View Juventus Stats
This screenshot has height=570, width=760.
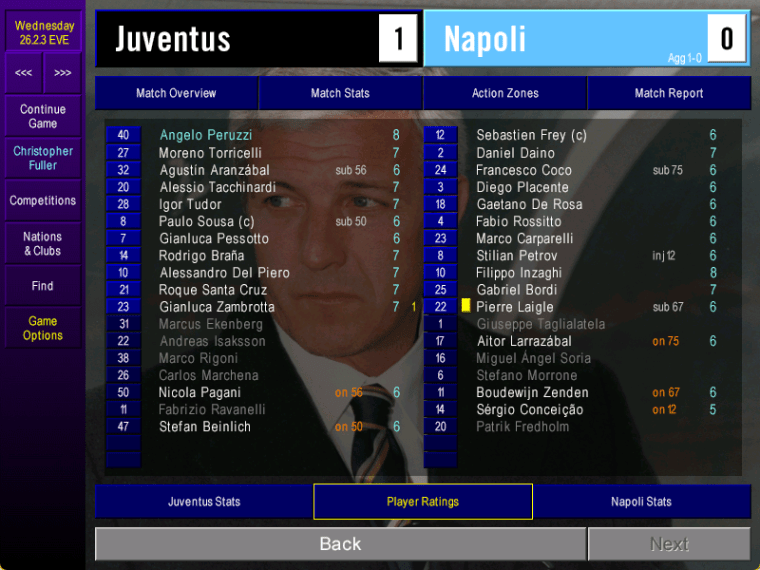tap(204, 502)
